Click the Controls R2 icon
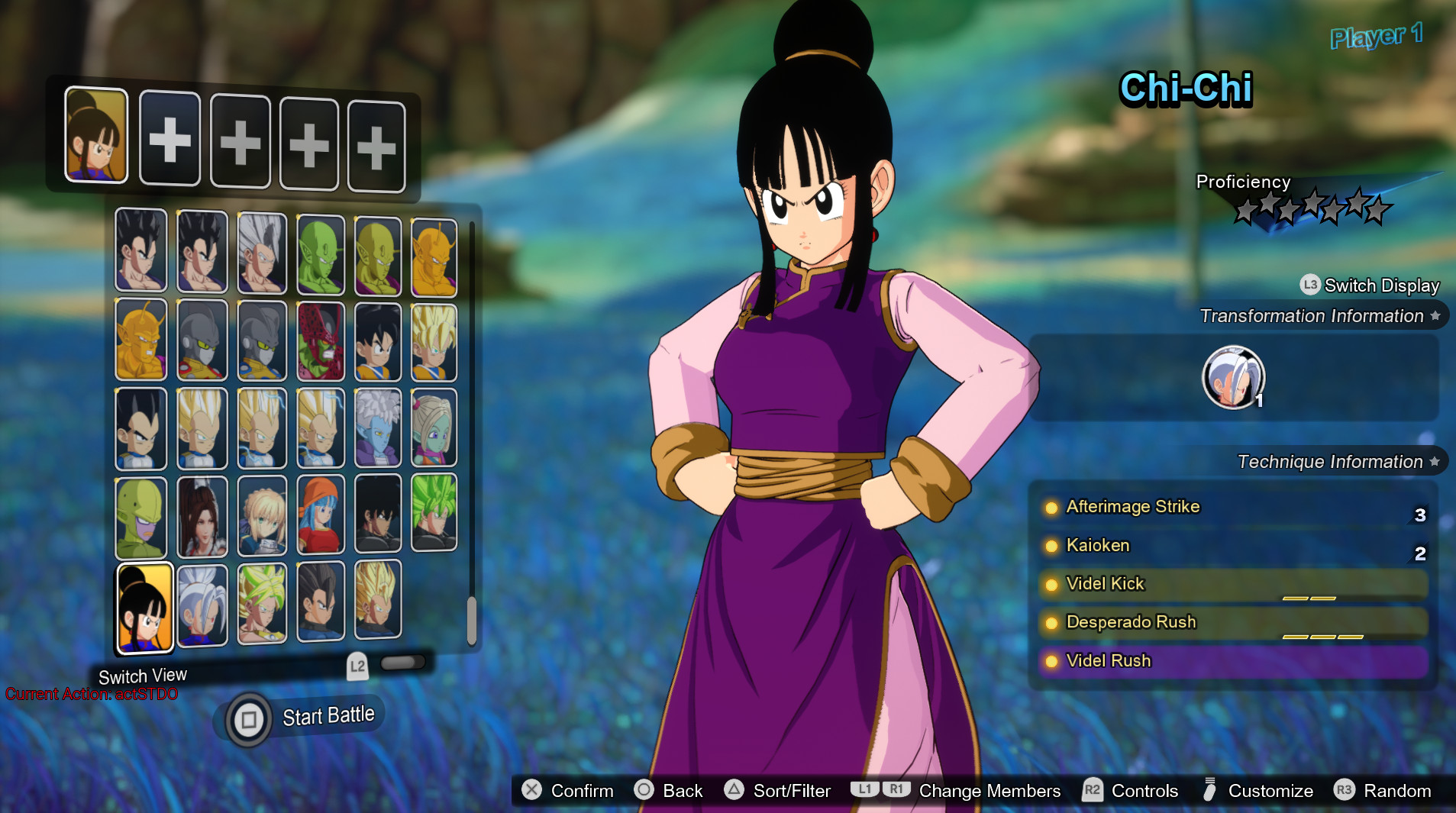 (1093, 791)
